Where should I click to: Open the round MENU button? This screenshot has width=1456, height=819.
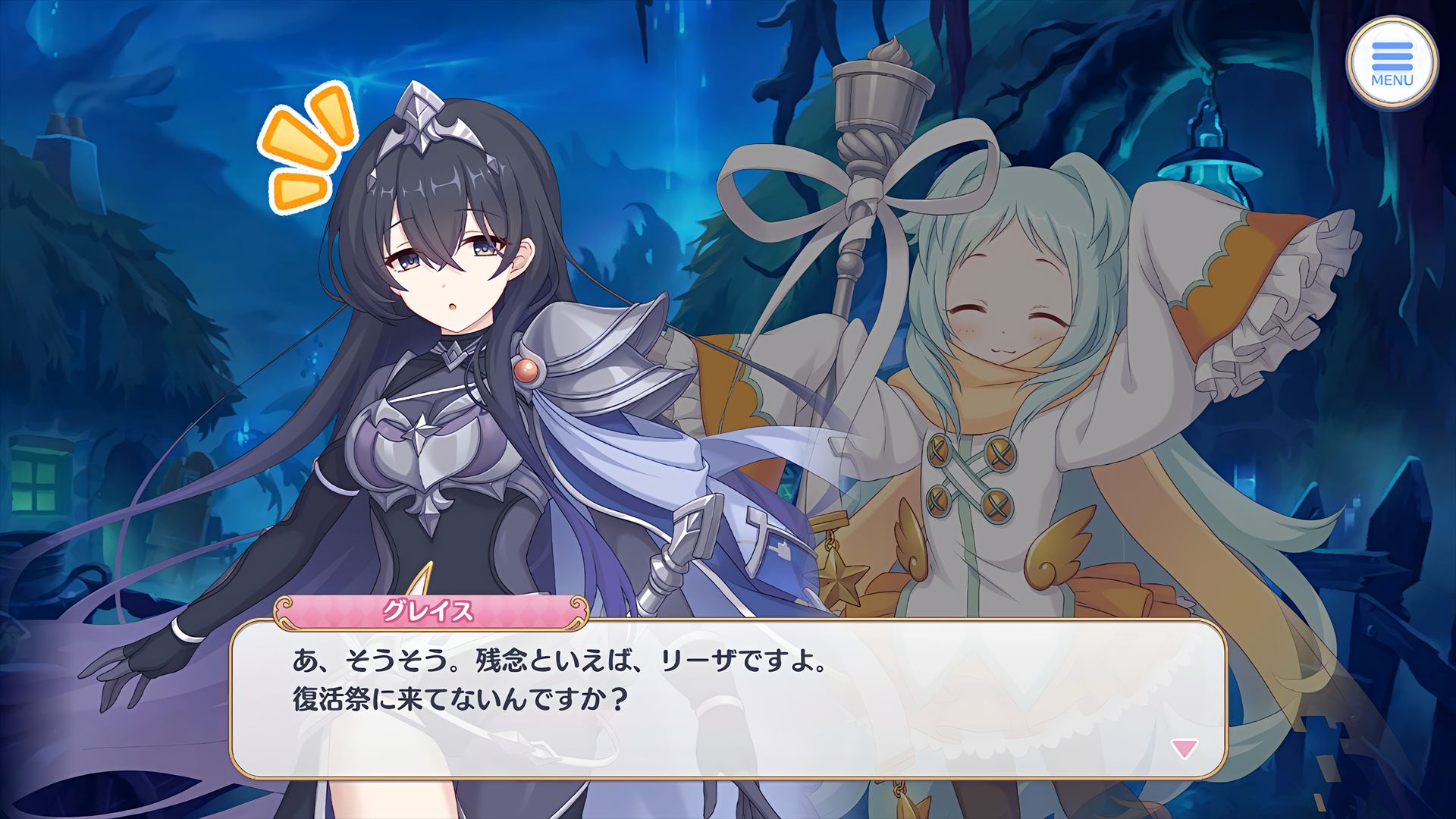[1392, 64]
